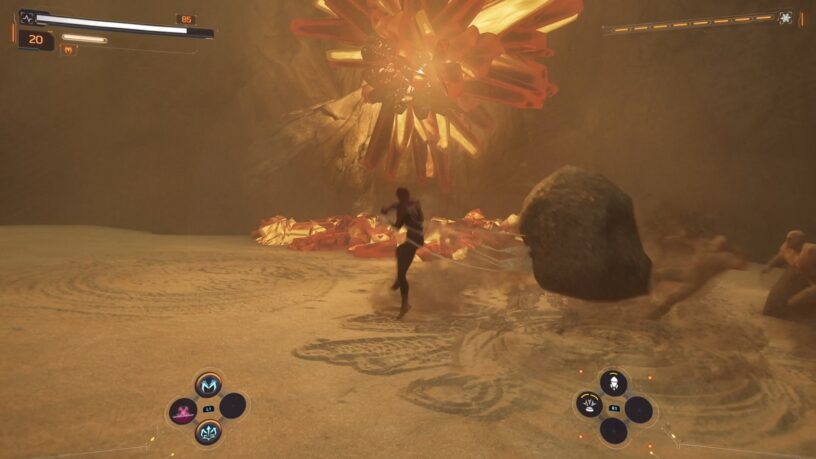Choose the burst launcher gadget icon
The image size is (816, 459).
coord(589,405)
